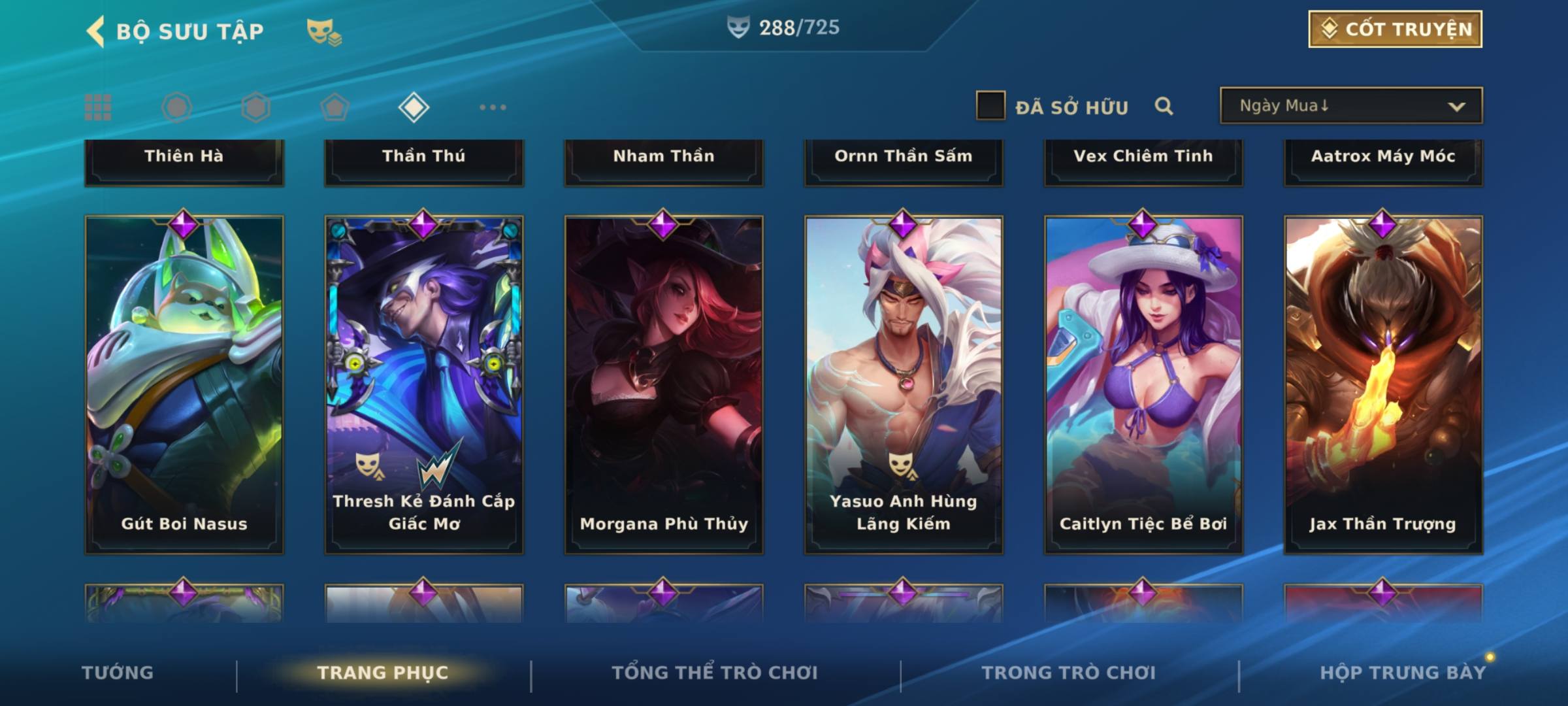Choose Thresh Kẻ Đánh Cắp Giấc Mơ skin
Screen dimensions: 1568x706
(424, 384)
